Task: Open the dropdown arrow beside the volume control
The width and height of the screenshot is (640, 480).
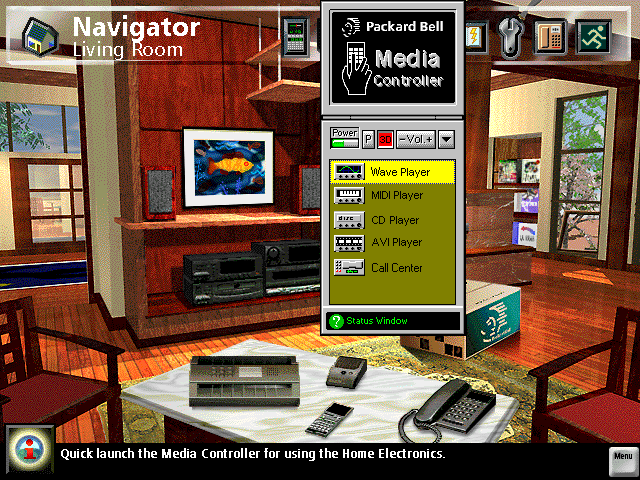Action: pos(446,139)
